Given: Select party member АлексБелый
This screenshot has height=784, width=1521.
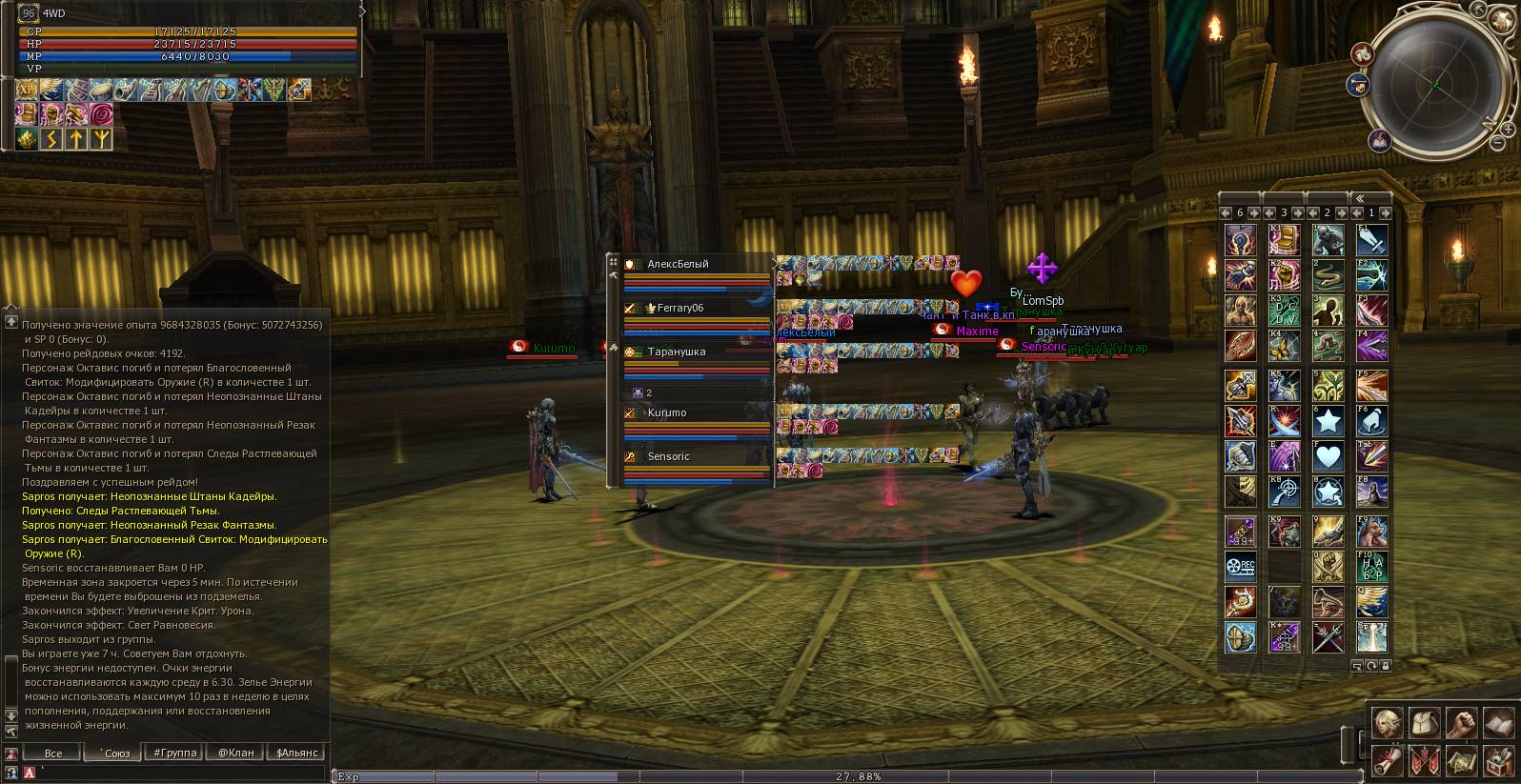Looking at the screenshot, I should pyautogui.click(x=678, y=264).
